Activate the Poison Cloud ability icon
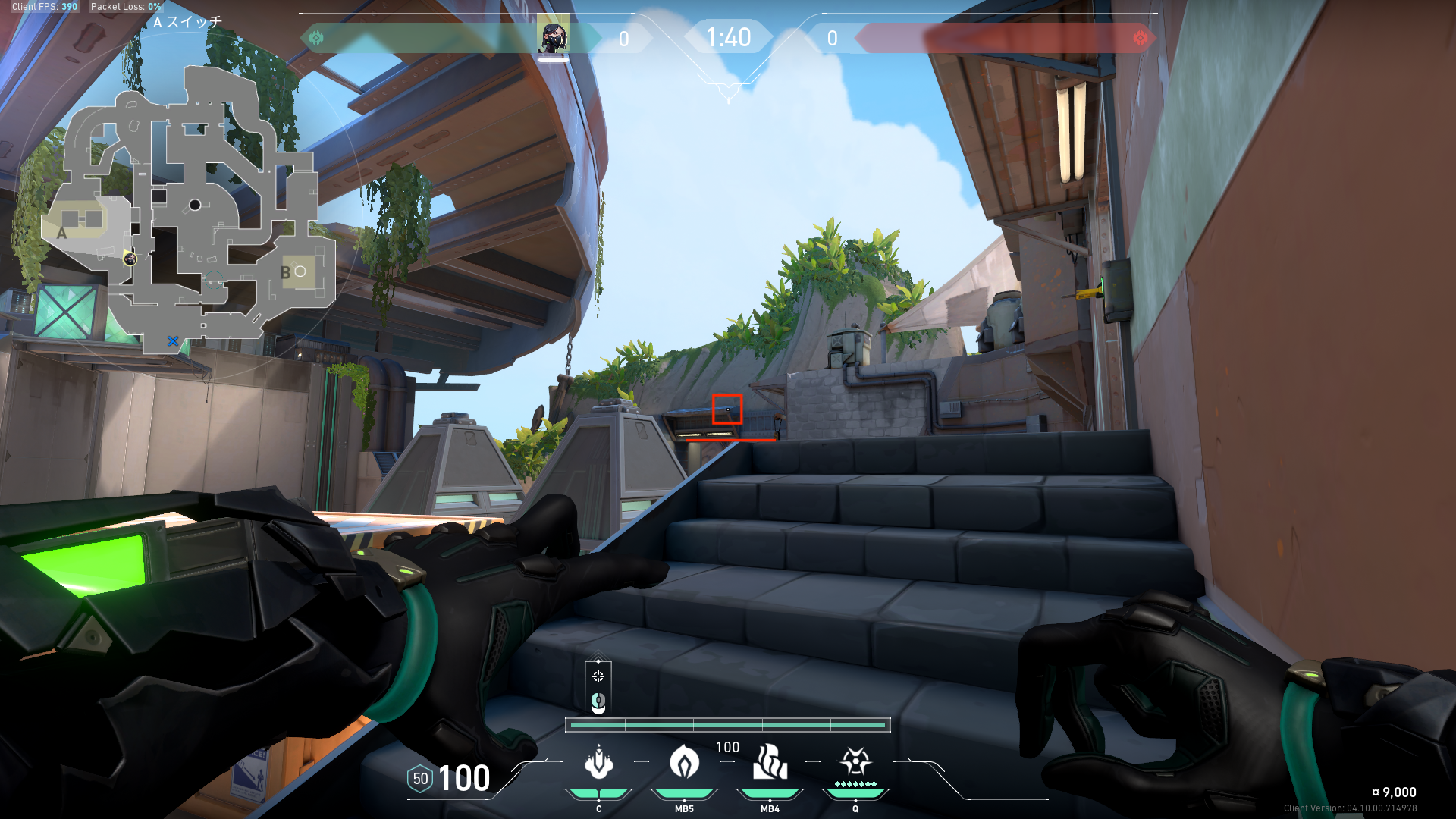 684,763
